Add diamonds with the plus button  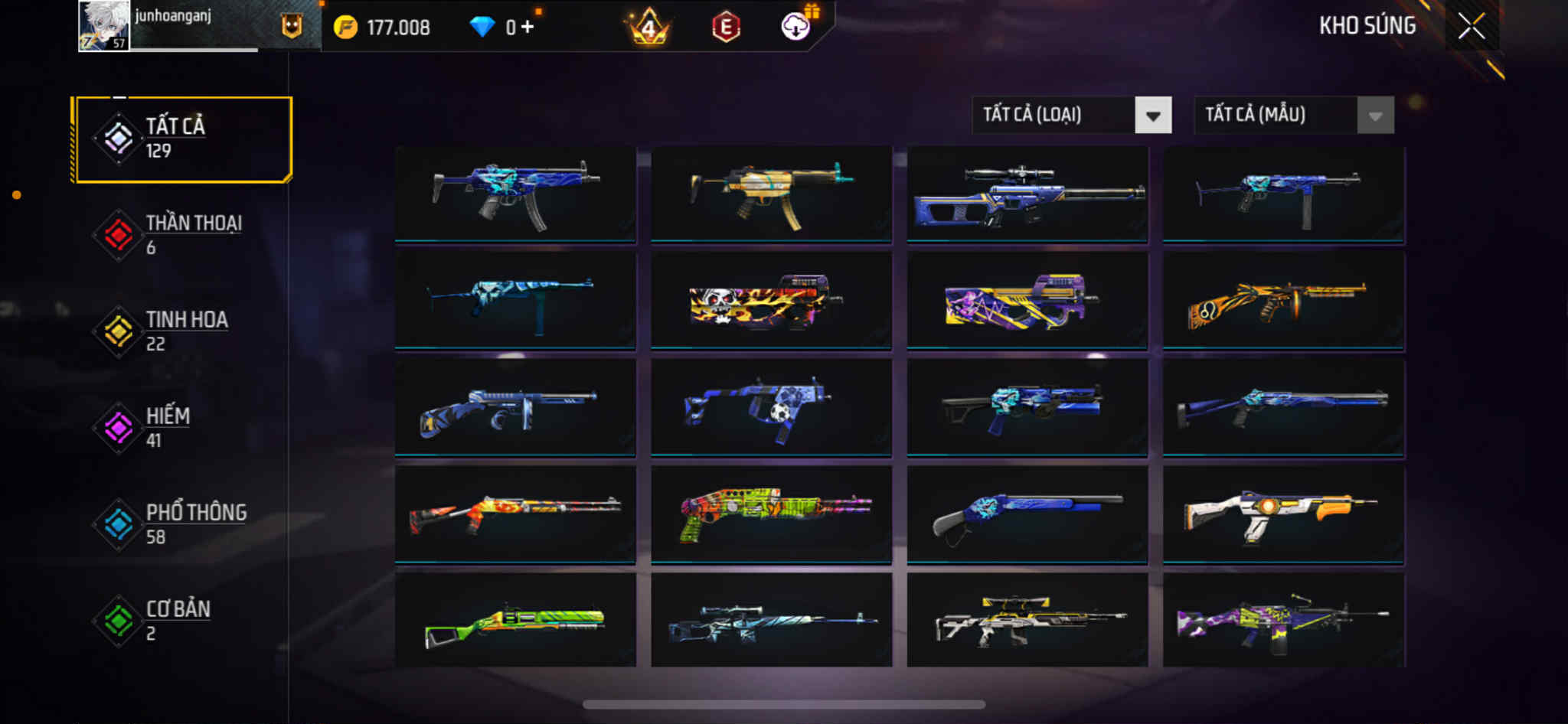528,28
